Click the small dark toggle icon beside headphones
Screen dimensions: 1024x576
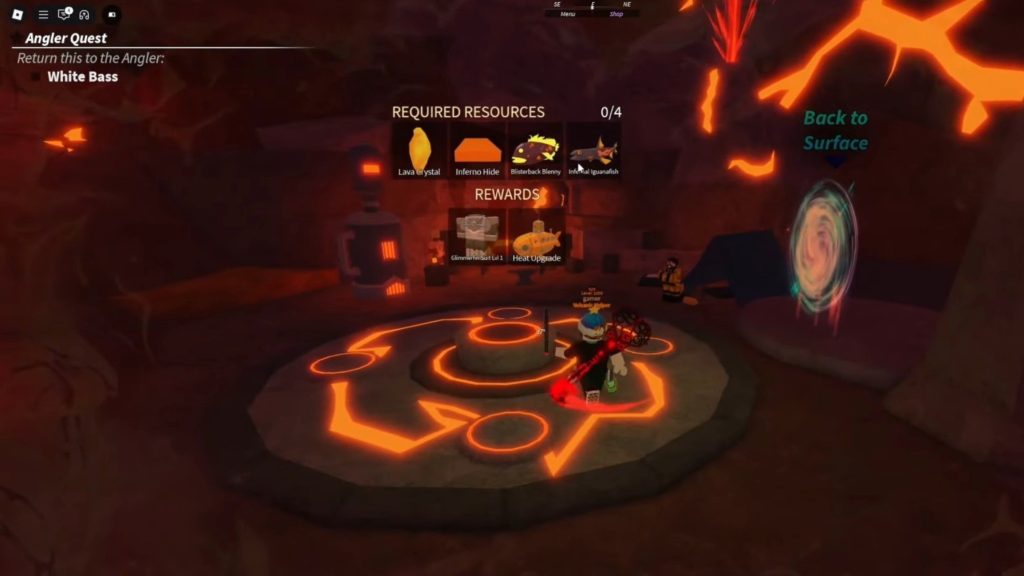tap(111, 15)
